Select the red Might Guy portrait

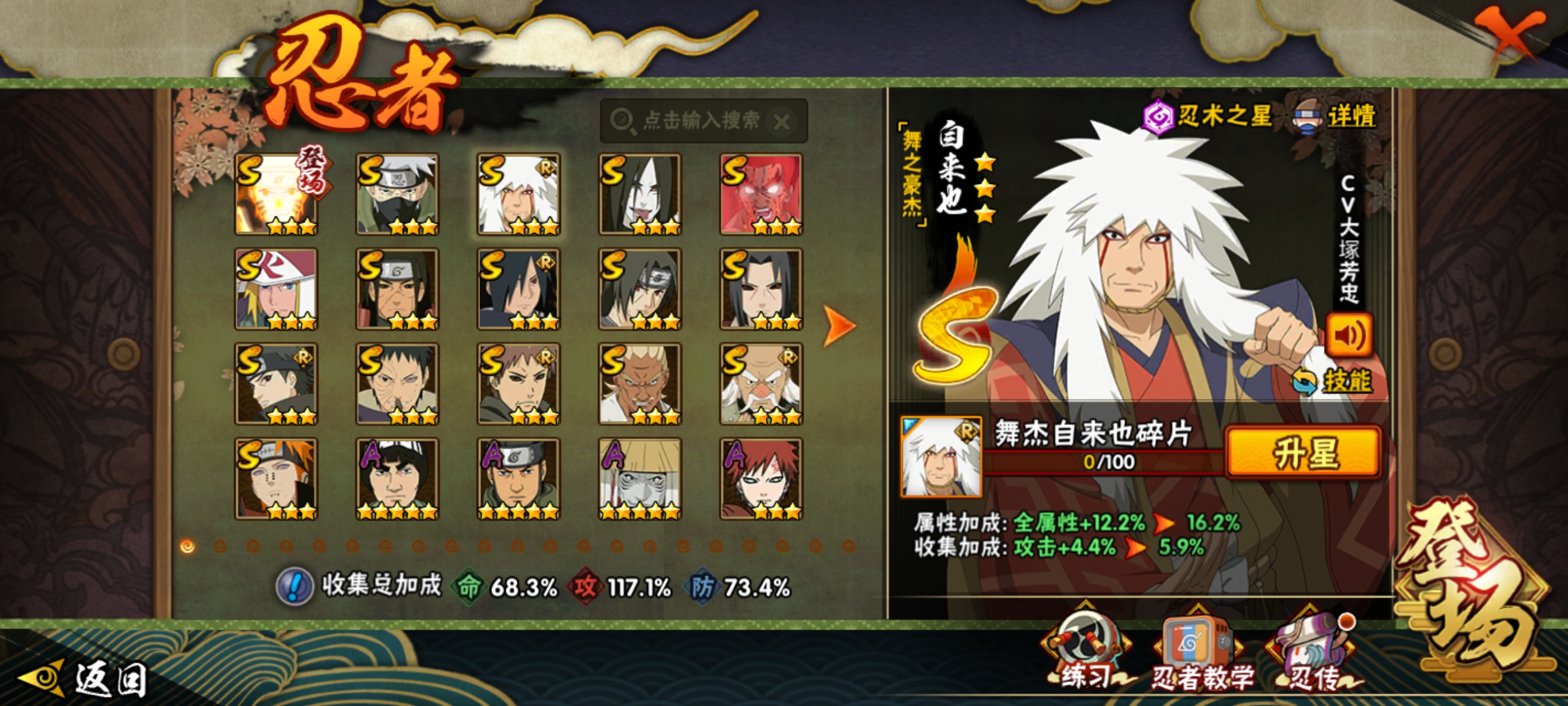[761, 194]
